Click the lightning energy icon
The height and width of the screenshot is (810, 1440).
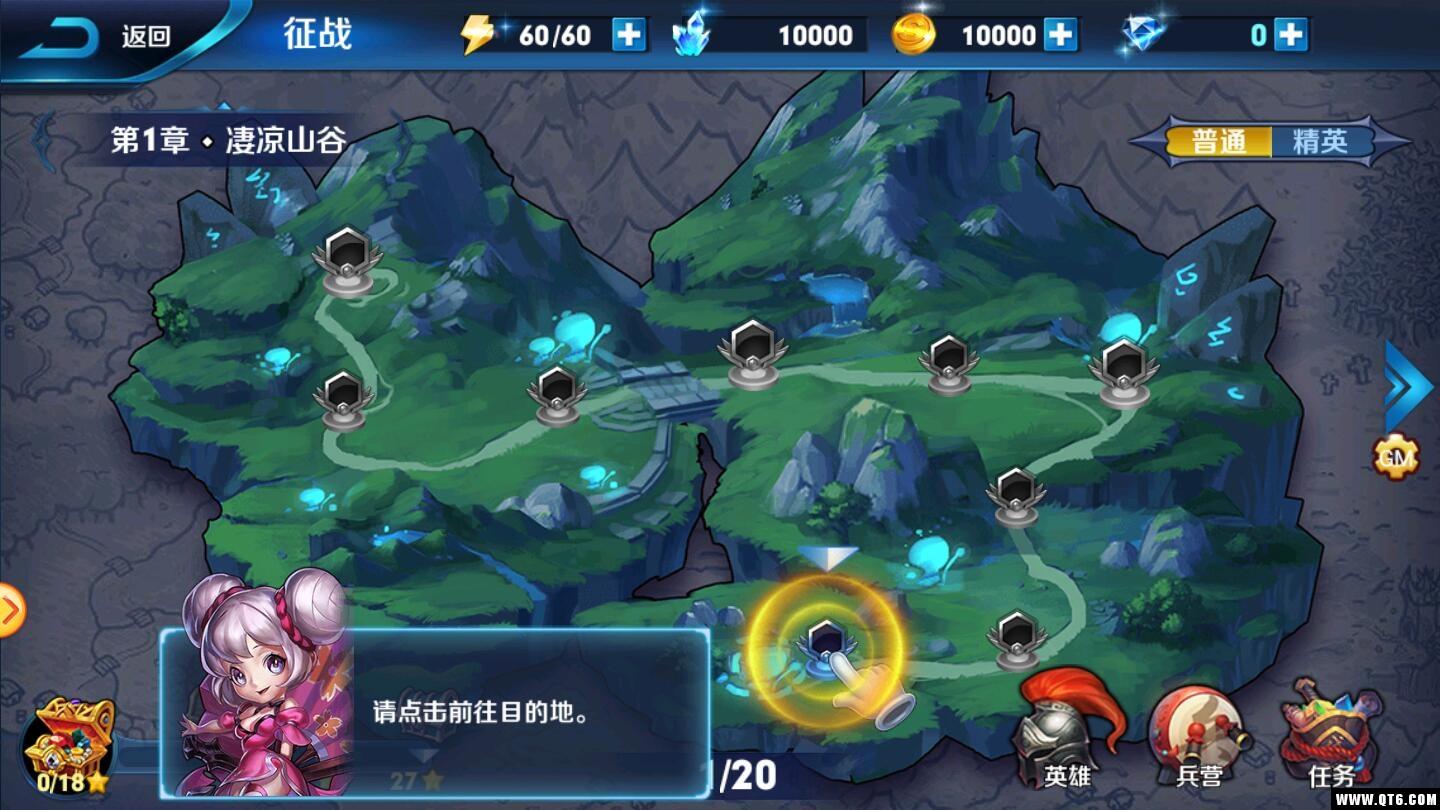coord(477,34)
